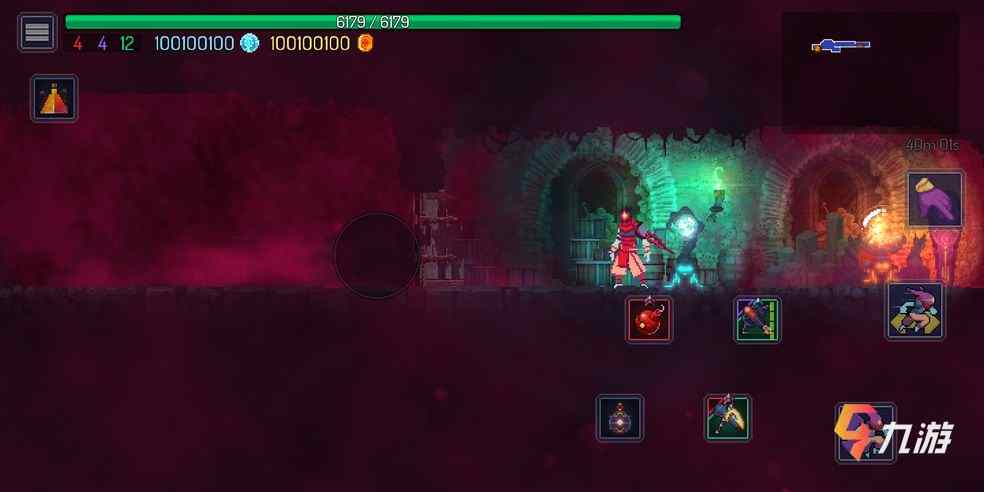Throw the red bomb skill

point(649,319)
